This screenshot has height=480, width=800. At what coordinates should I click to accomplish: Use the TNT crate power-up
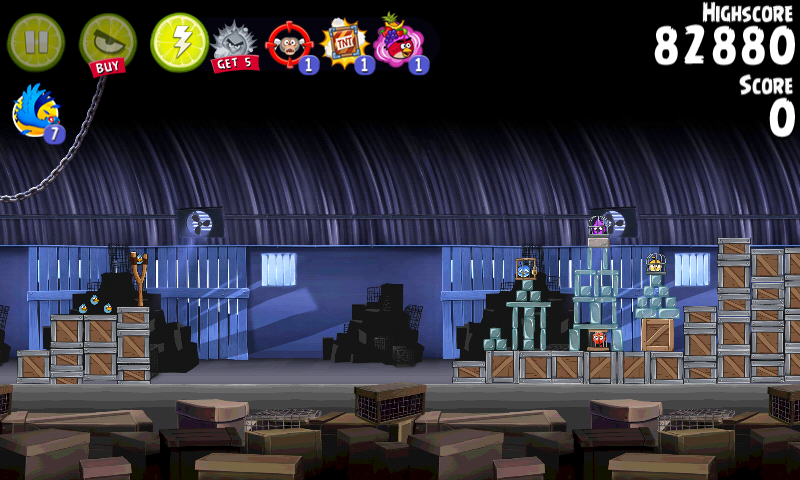(x=345, y=45)
